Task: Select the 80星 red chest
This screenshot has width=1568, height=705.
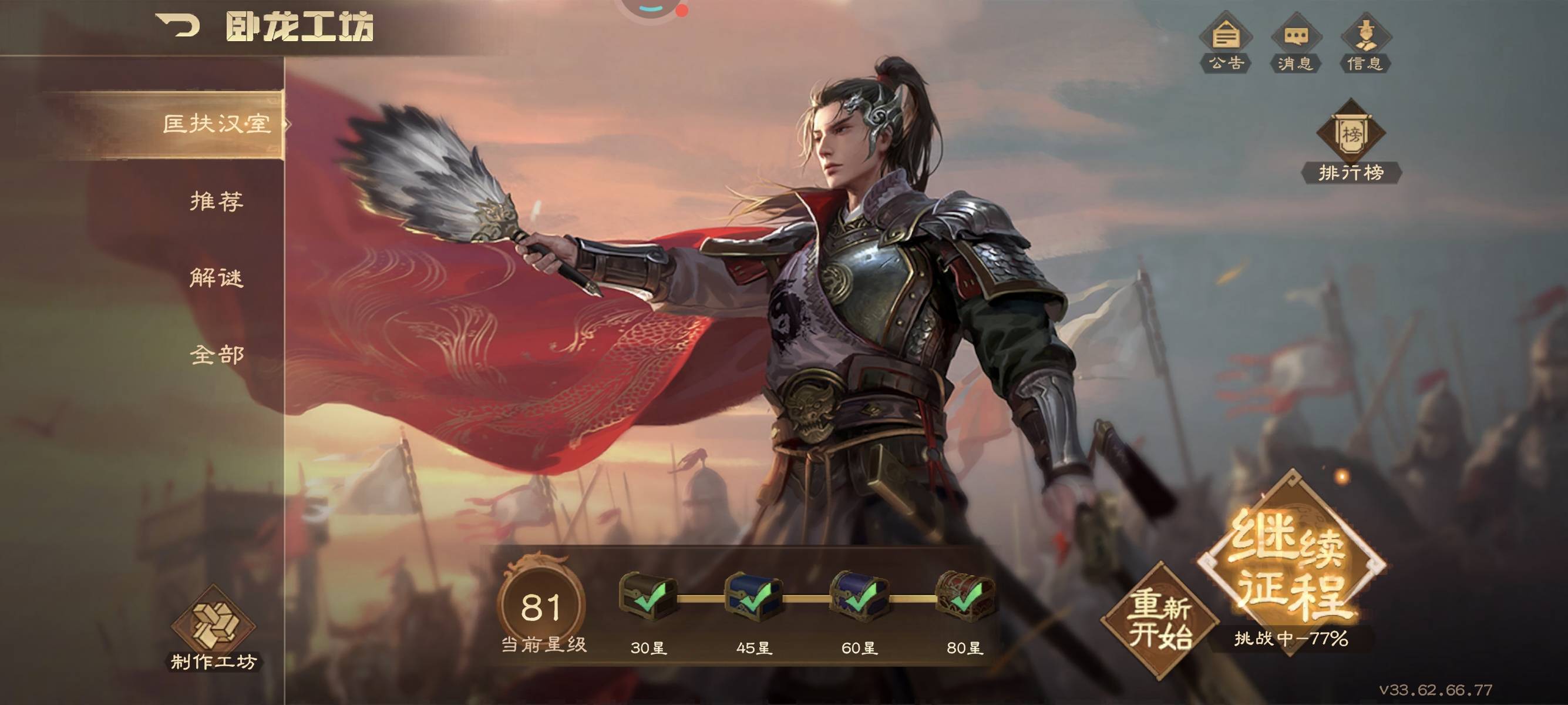Action: [965, 597]
